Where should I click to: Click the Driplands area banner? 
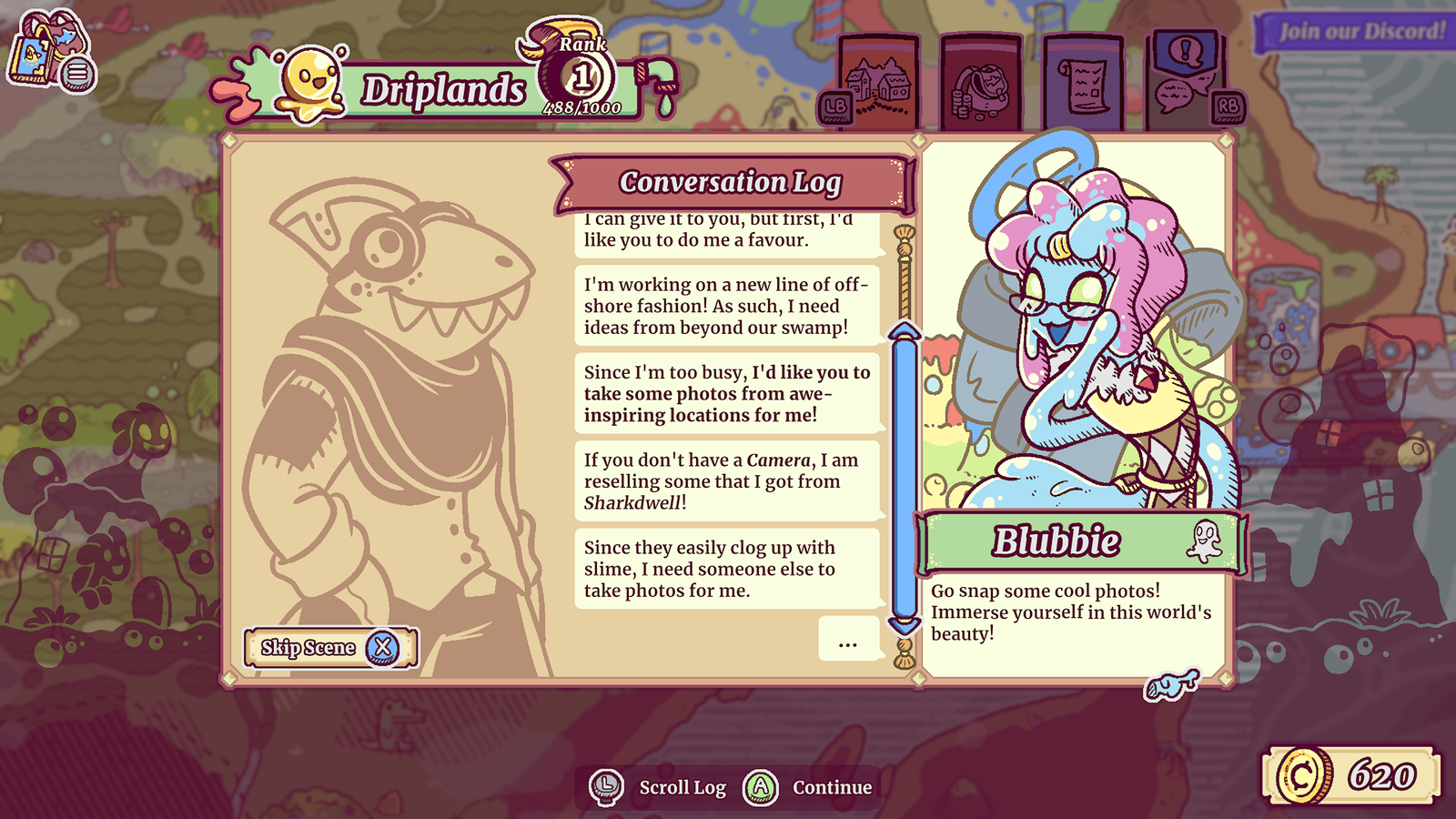coord(443,91)
